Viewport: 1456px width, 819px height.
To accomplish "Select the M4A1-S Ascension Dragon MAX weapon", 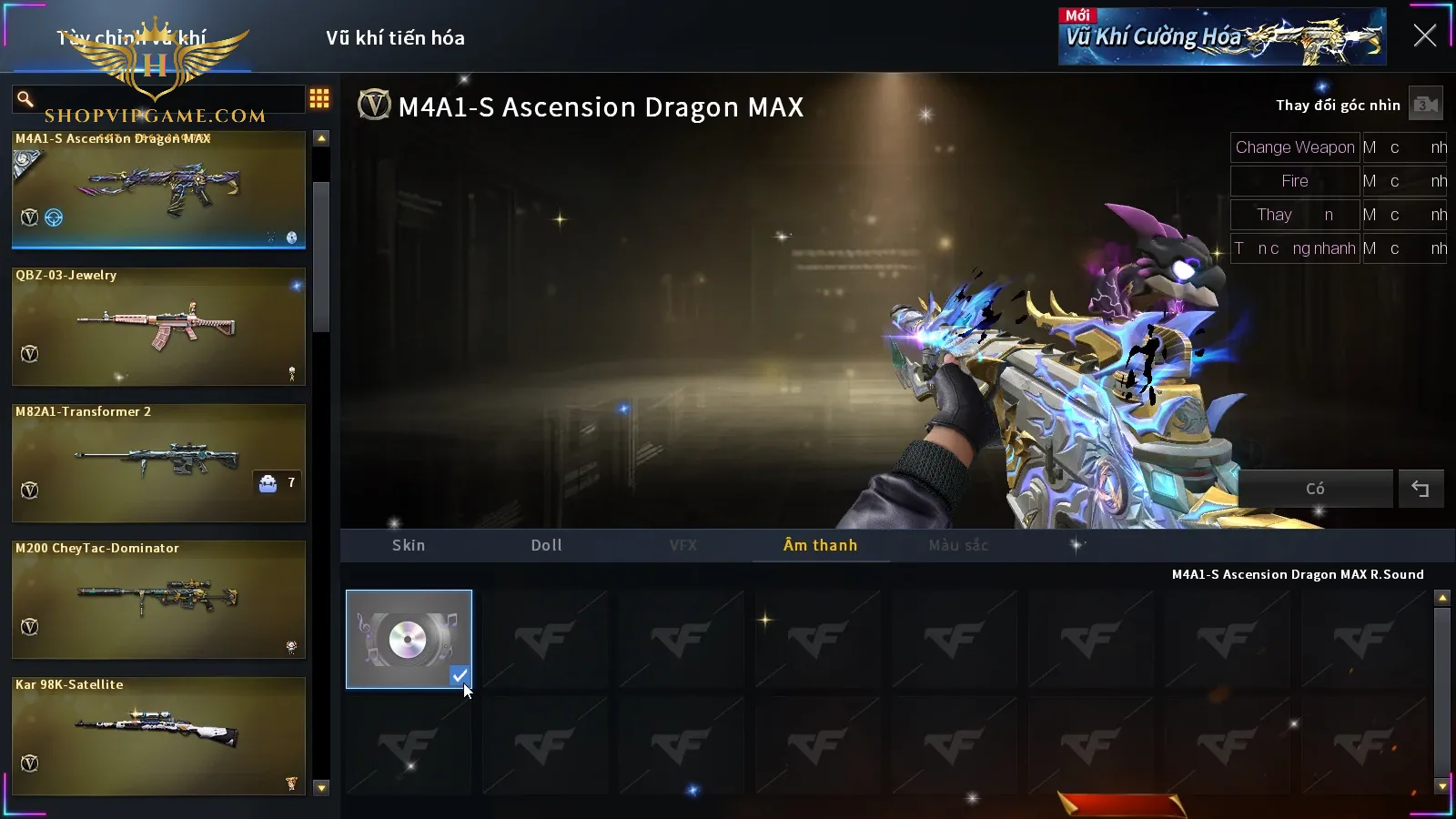I will point(158,189).
